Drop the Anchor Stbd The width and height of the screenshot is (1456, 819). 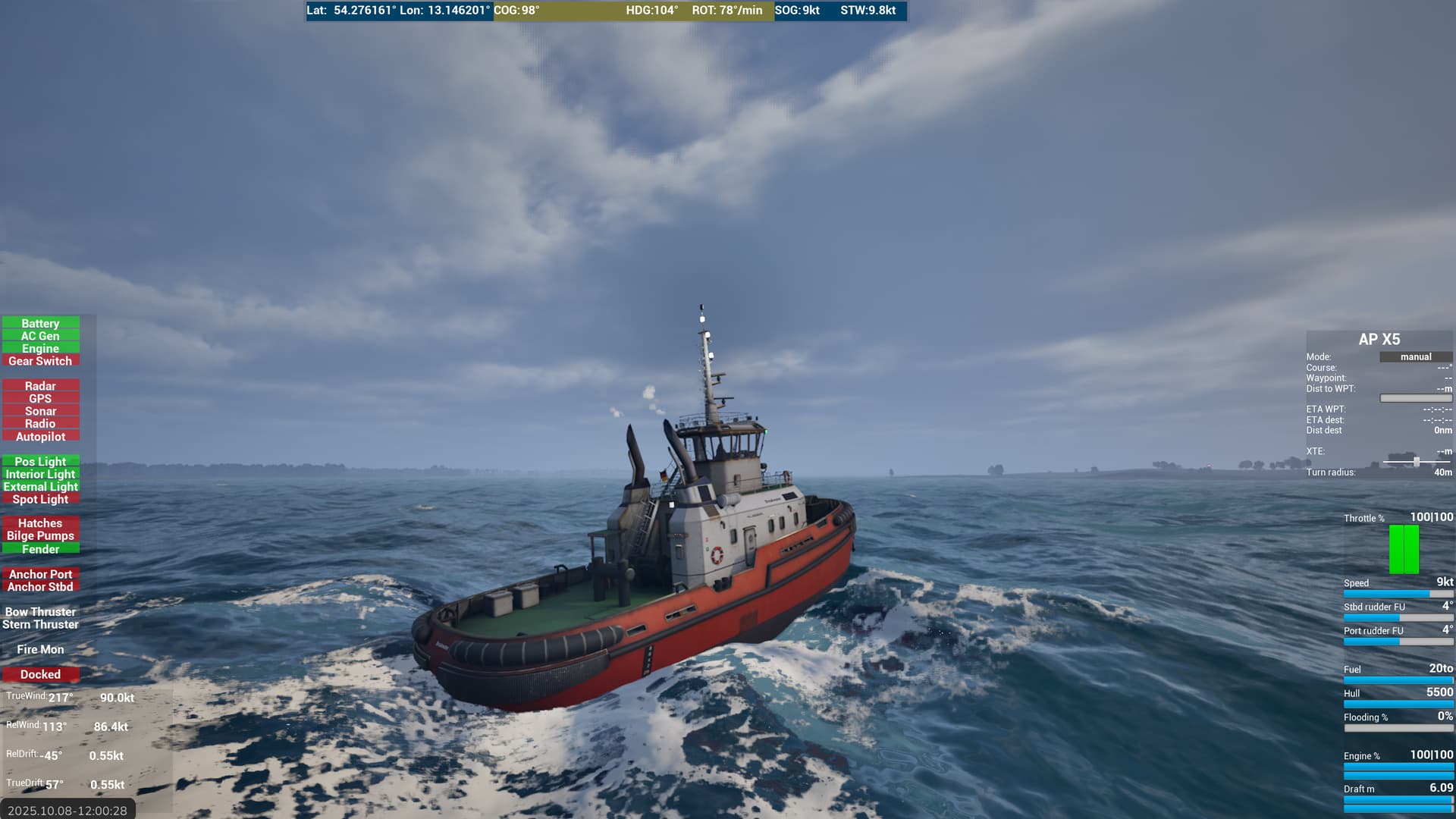(x=40, y=587)
